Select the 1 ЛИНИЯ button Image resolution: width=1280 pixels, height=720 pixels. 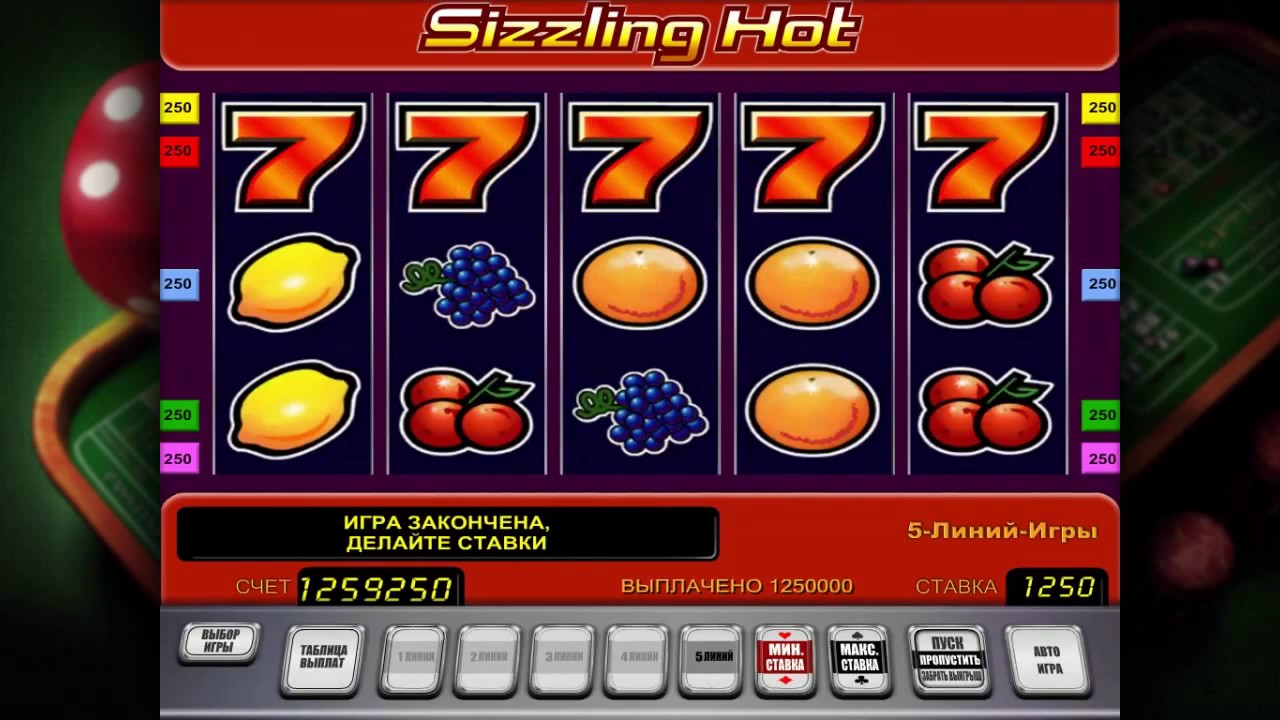(x=413, y=658)
